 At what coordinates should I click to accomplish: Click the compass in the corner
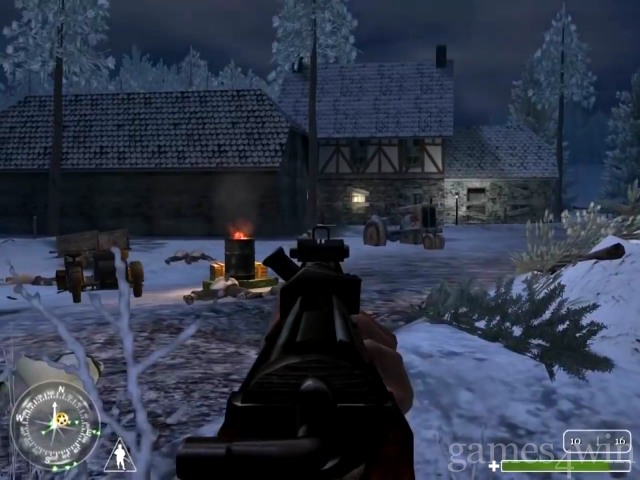(x=55, y=425)
